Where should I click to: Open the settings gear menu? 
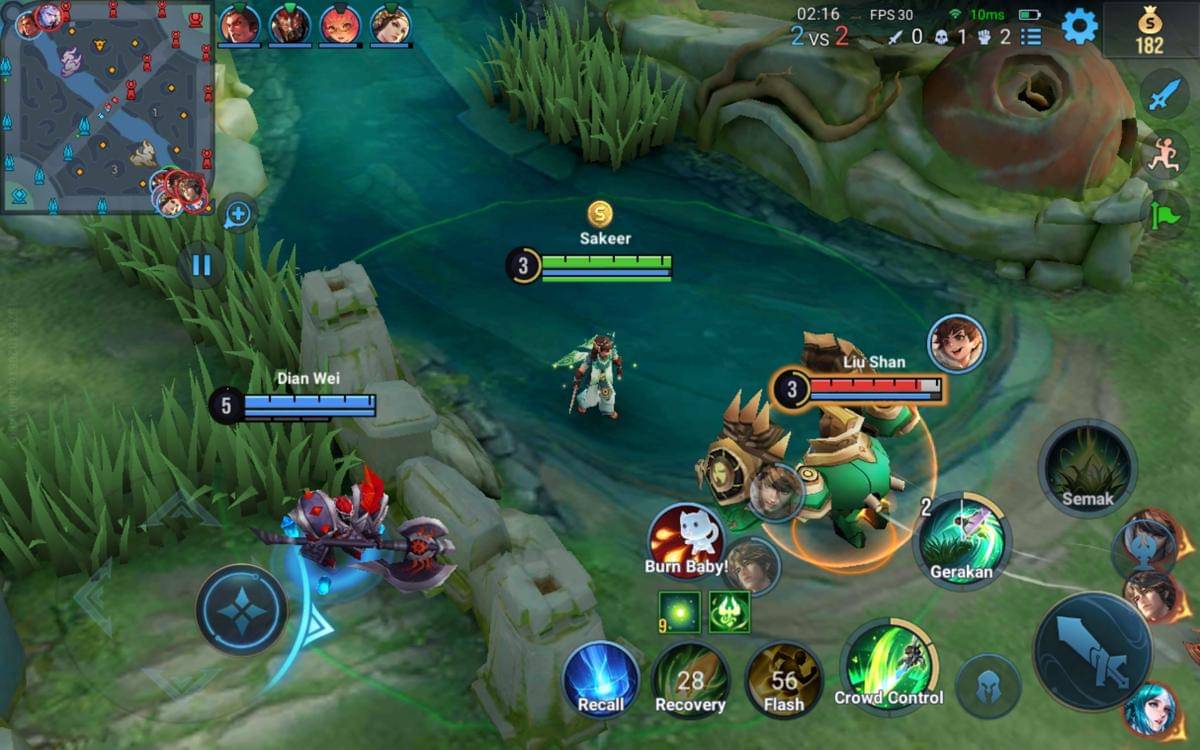(1079, 27)
